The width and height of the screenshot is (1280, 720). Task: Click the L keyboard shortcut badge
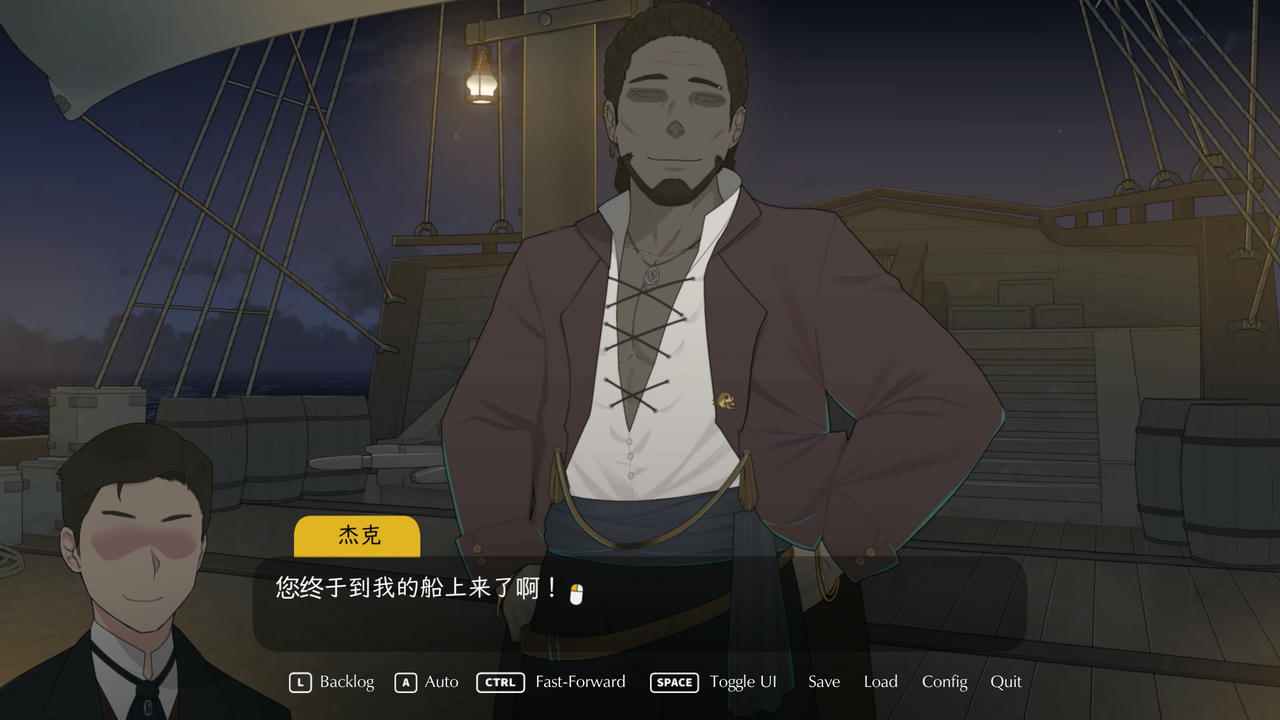(x=298, y=682)
